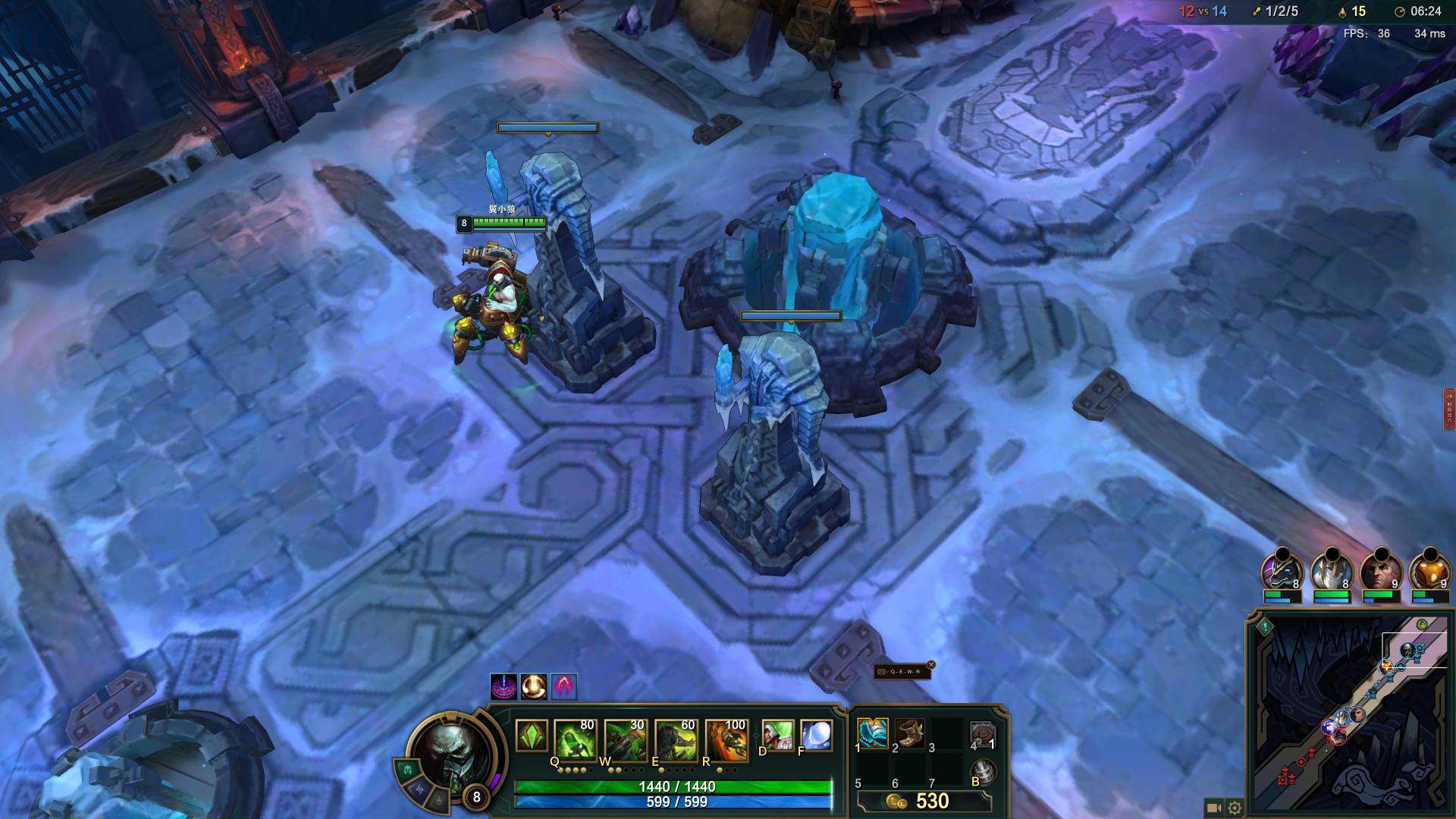Select the orange lantern-faced ally portrait
Screen dimensions: 1456x819
point(1429,572)
